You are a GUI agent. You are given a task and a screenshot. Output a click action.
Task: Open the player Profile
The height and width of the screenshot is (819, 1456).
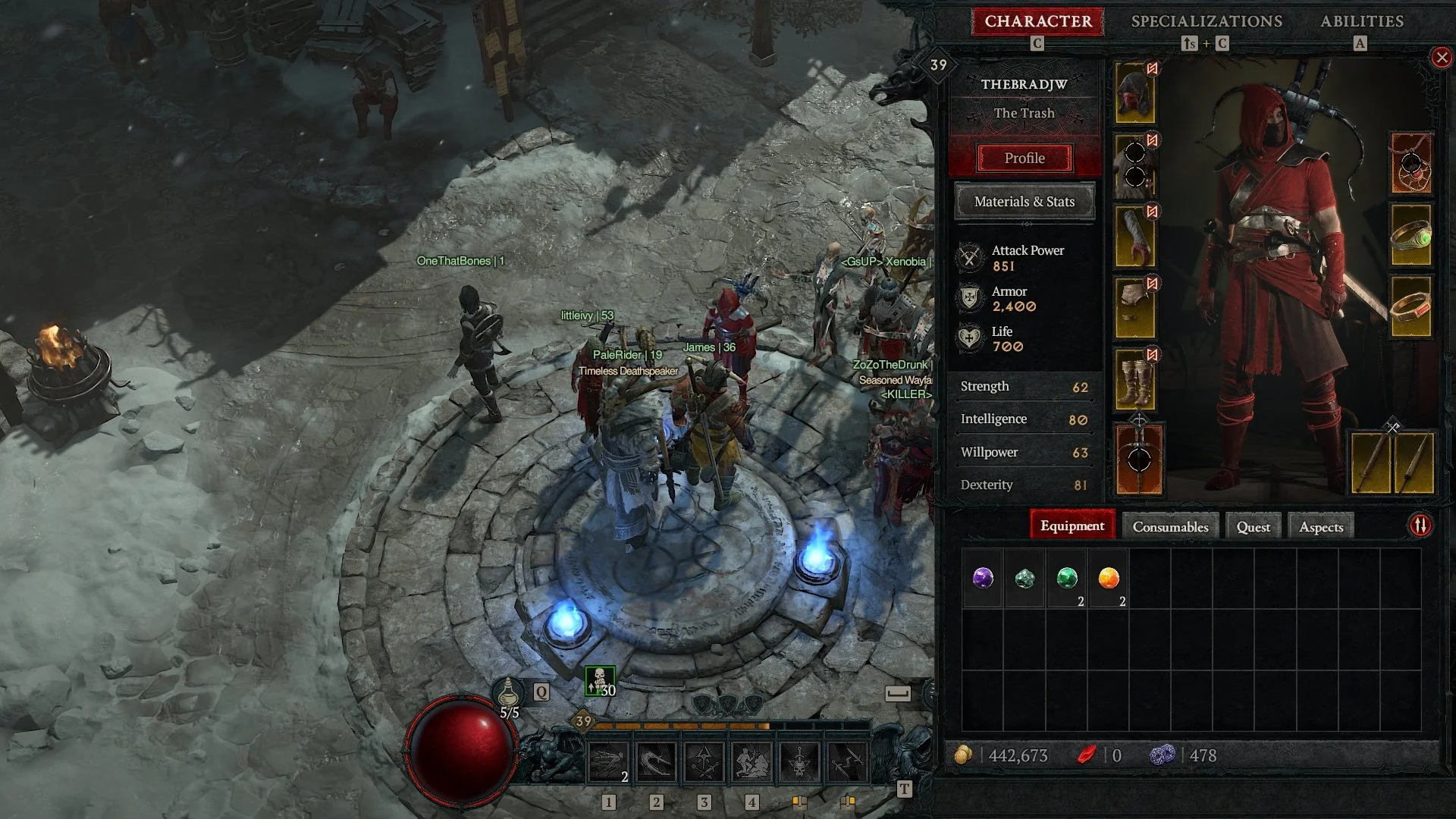coord(1024,158)
